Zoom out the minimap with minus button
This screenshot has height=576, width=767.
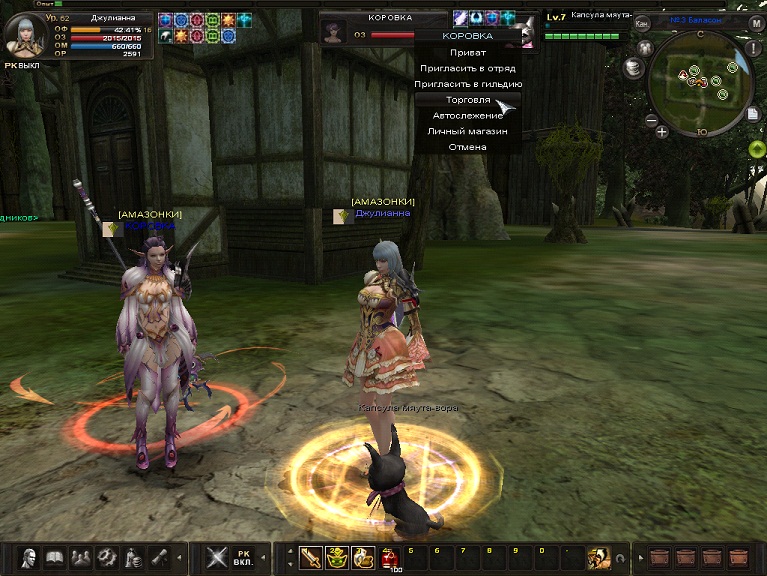(x=651, y=120)
